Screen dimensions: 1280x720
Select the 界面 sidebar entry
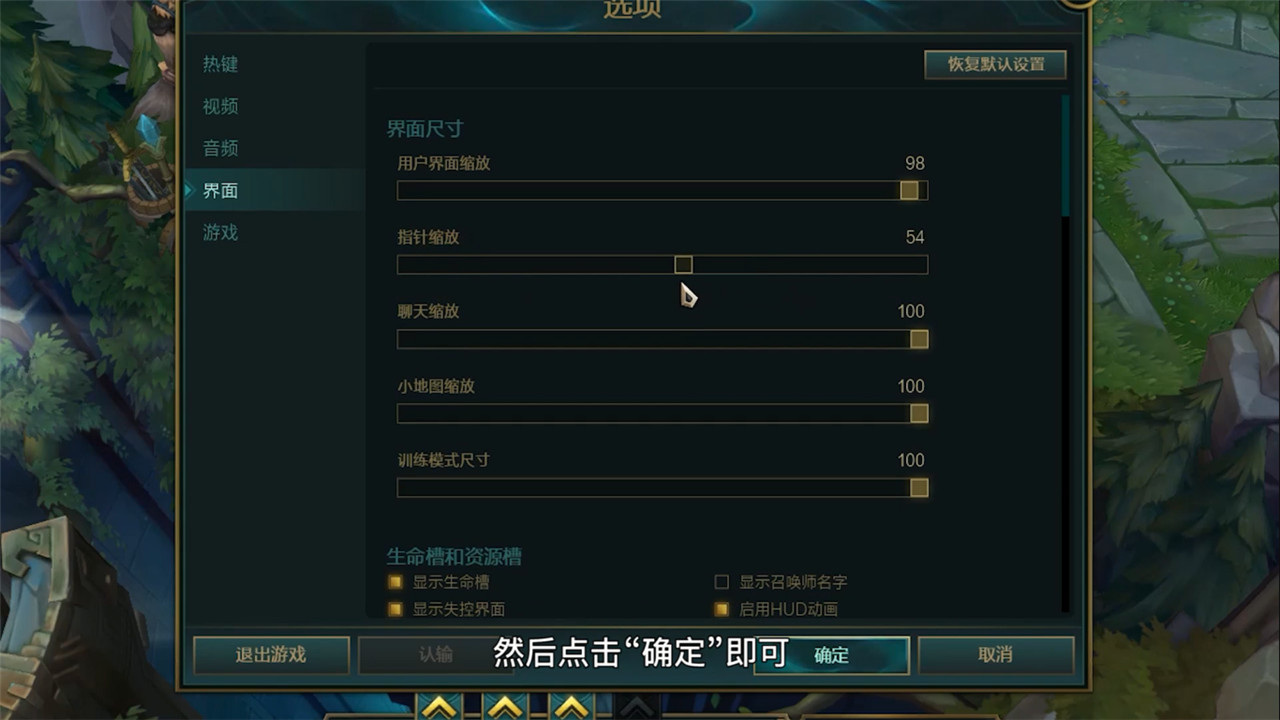219,190
